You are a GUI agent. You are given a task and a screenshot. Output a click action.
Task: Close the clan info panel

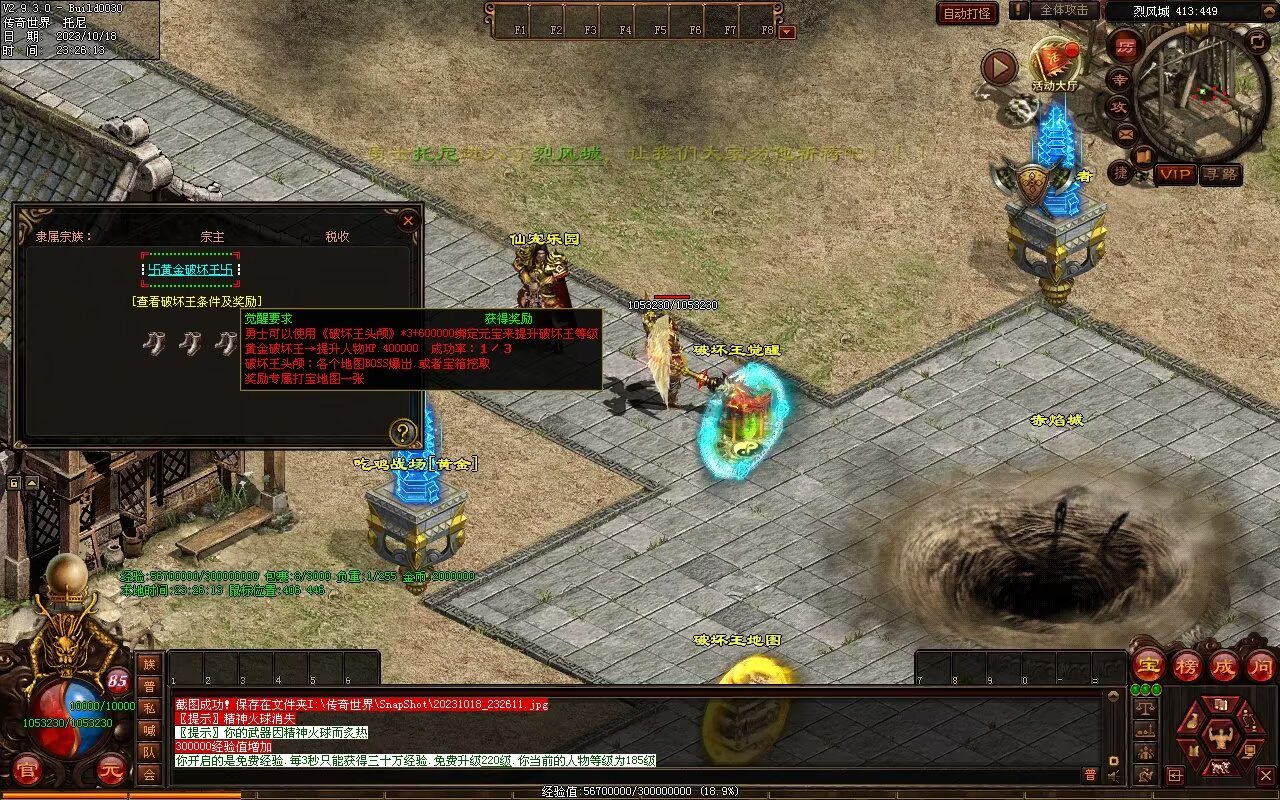click(x=407, y=221)
